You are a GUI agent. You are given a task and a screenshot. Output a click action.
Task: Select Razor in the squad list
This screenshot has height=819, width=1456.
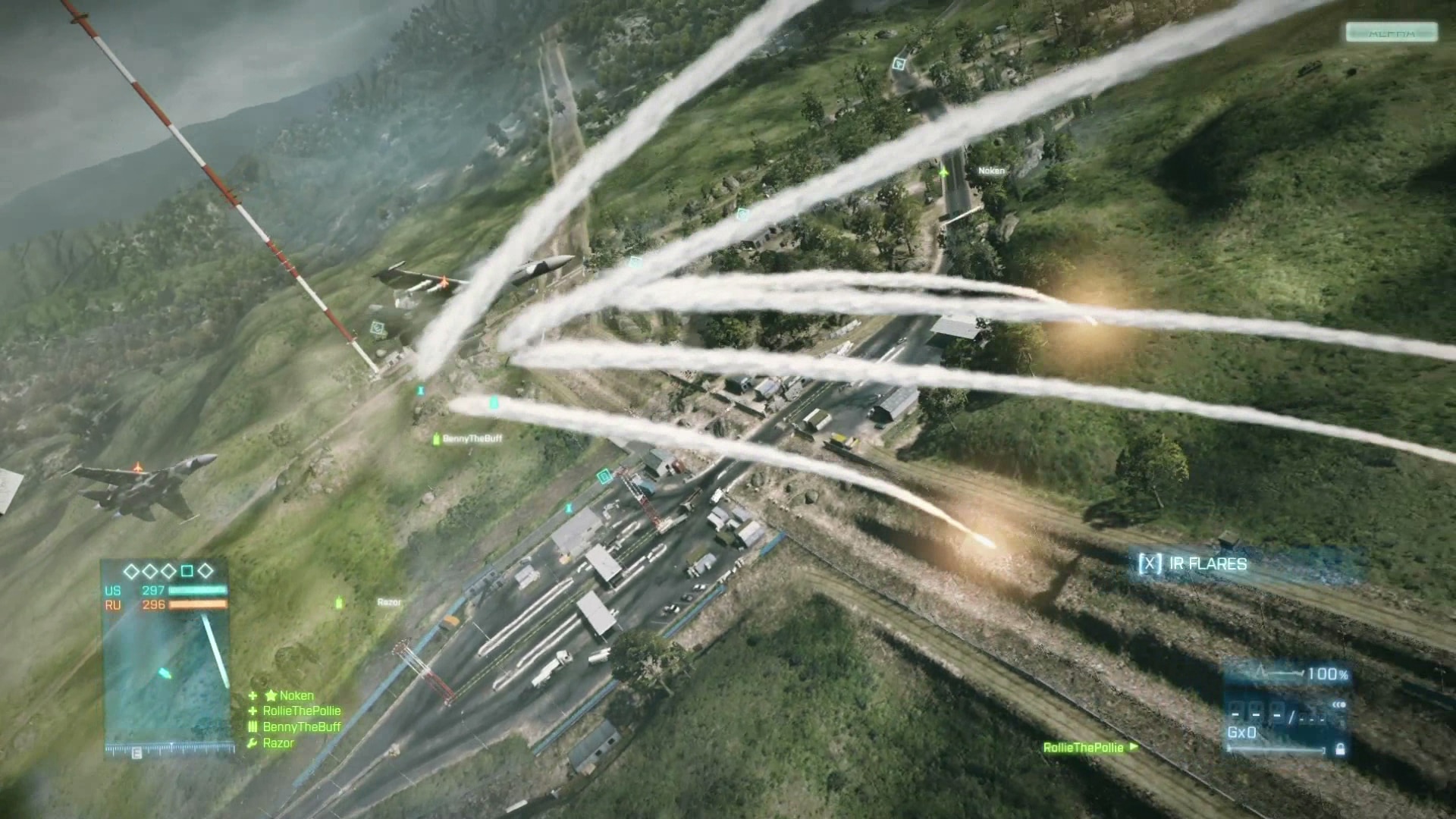pos(278,743)
